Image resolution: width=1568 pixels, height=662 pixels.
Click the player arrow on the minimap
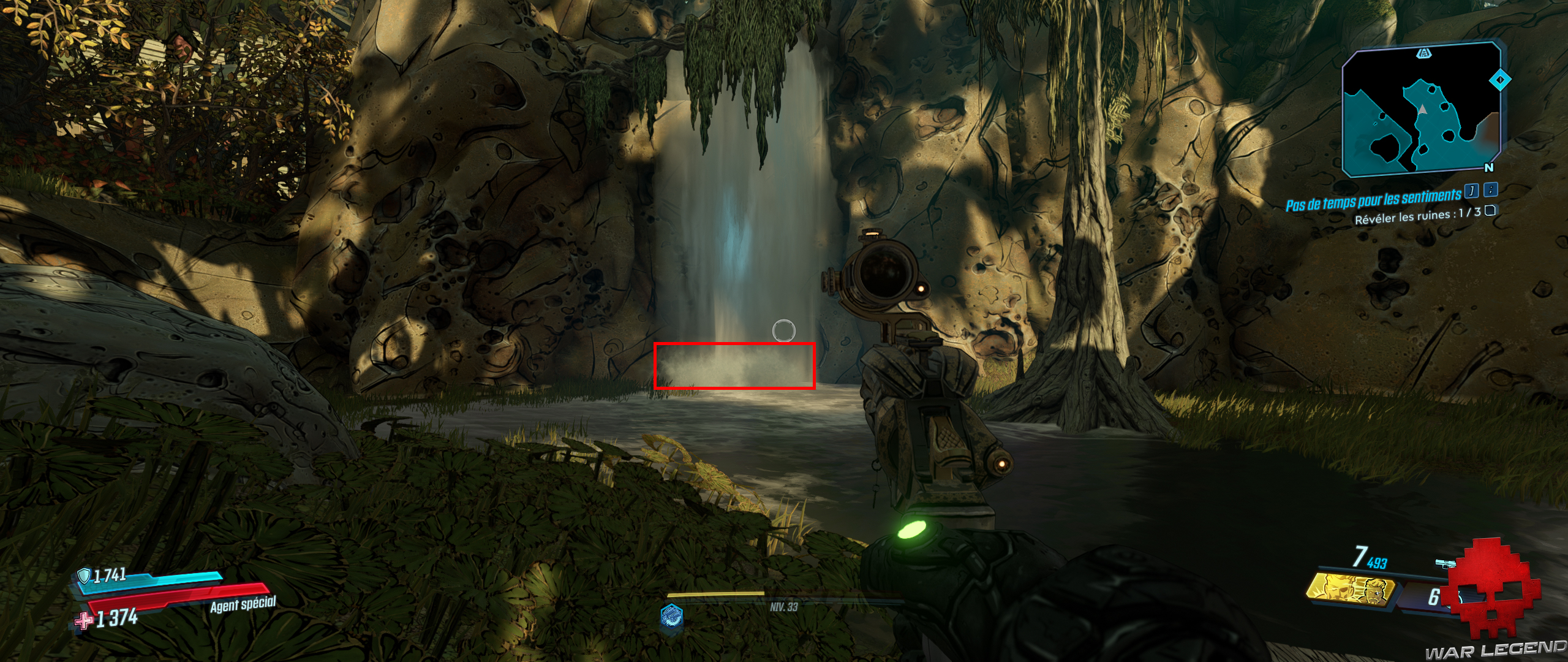coord(1423,110)
